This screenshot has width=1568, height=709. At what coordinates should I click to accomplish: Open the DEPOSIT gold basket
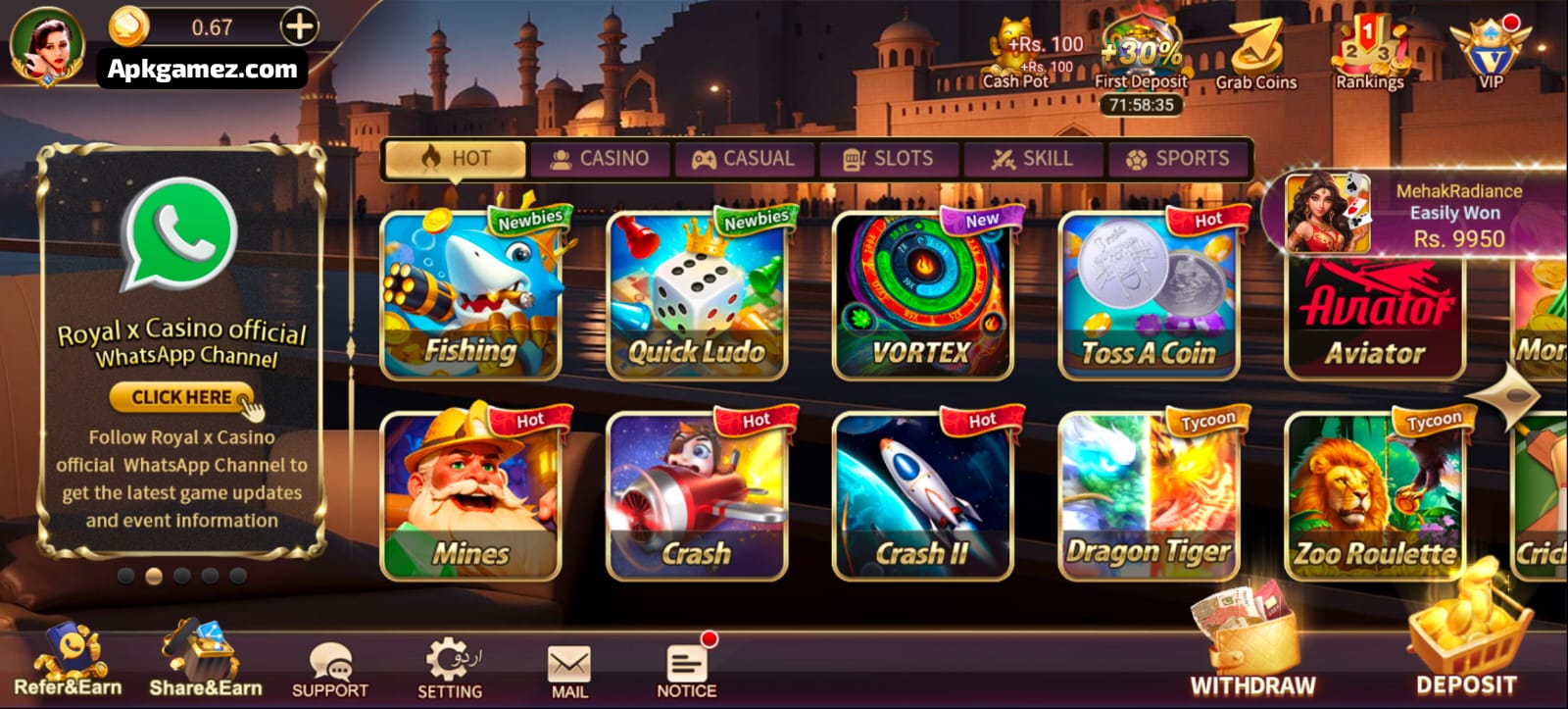tap(1466, 637)
